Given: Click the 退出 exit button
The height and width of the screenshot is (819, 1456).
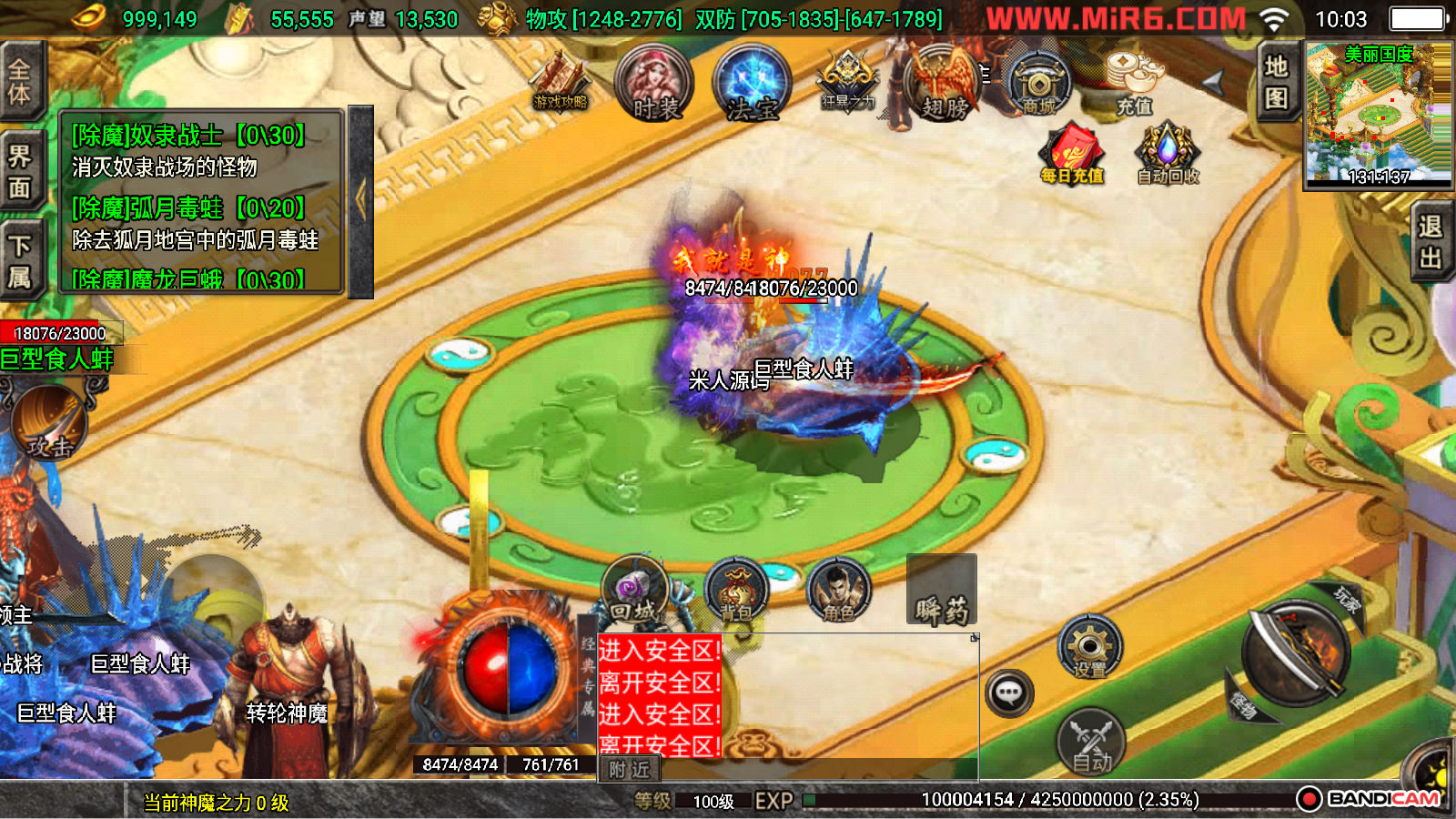Looking at the screenshot, I should (1431, 242).
